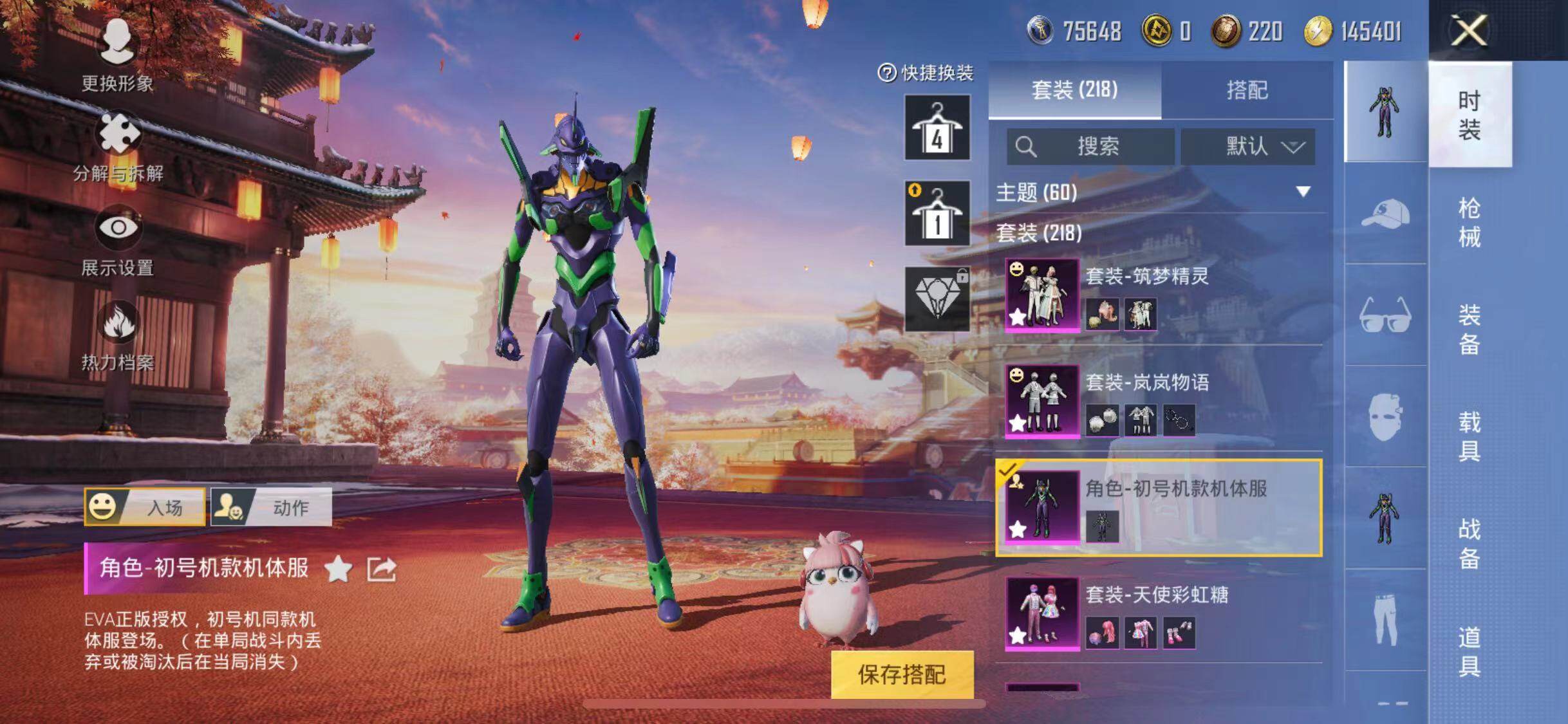The height and width of the screenshot is (724, 1568).
Task: Open the 载具 vehicles category
Action: click(1470, 436)
